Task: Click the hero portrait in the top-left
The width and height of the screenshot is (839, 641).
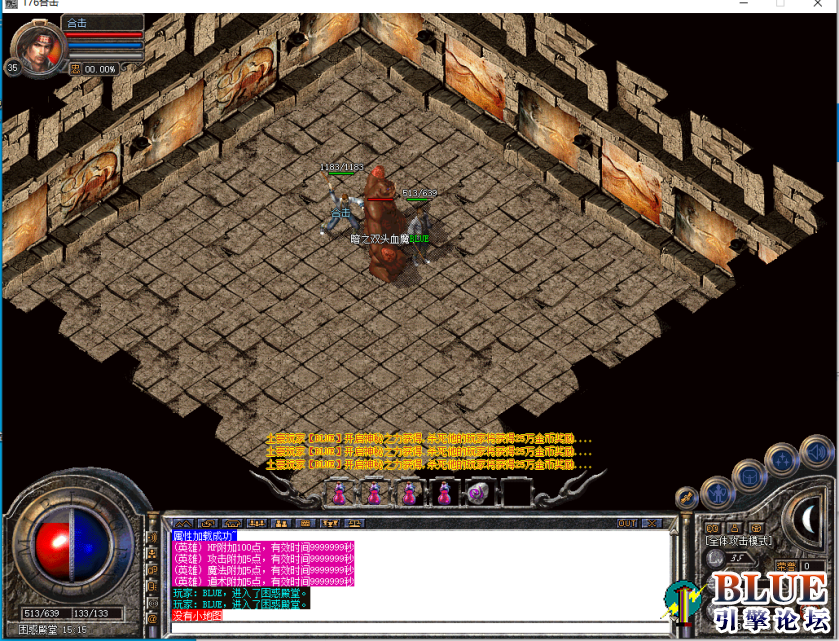Action: point(39,45)
